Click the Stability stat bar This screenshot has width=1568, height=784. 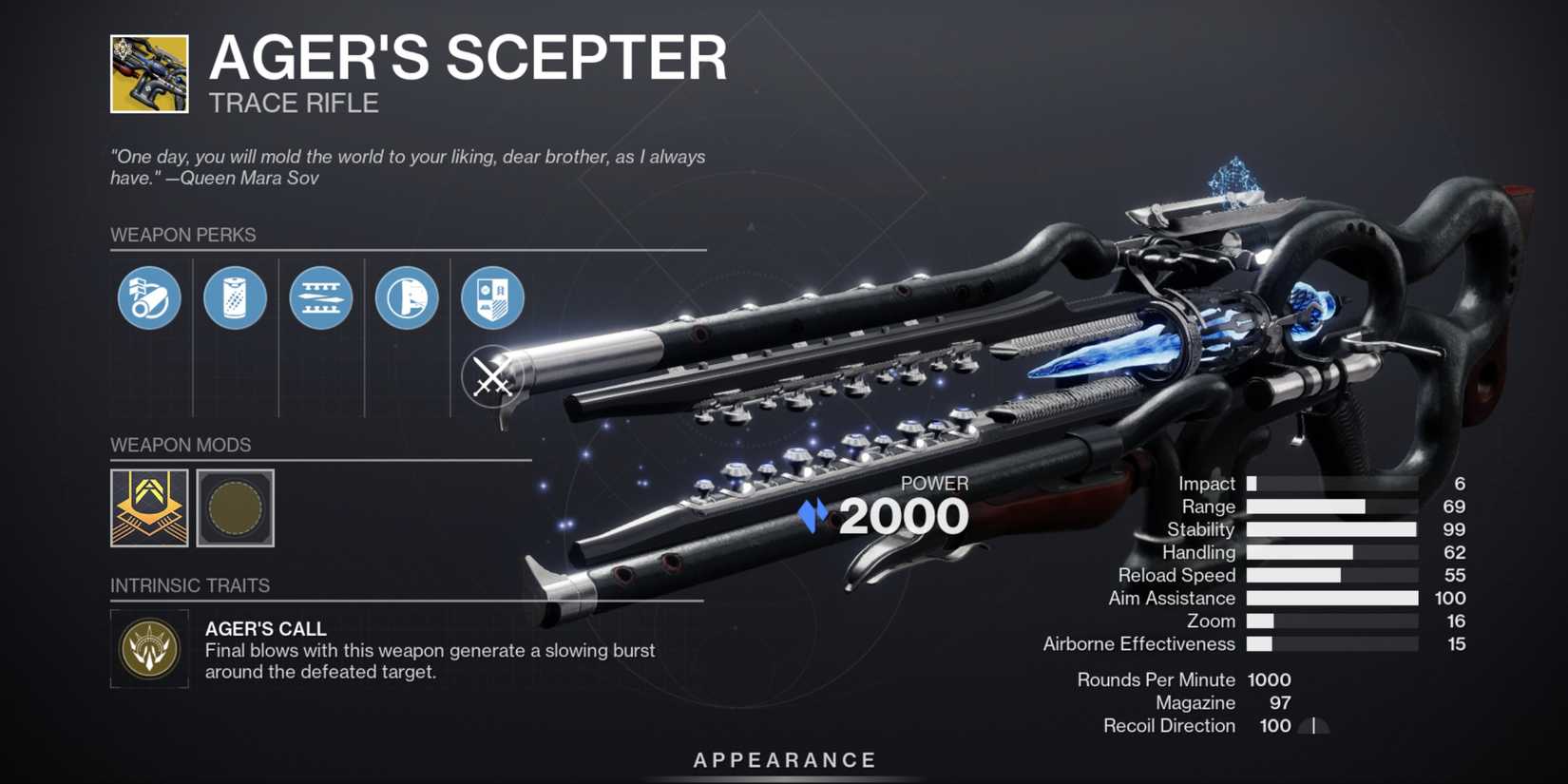[x=1329, y=529]
